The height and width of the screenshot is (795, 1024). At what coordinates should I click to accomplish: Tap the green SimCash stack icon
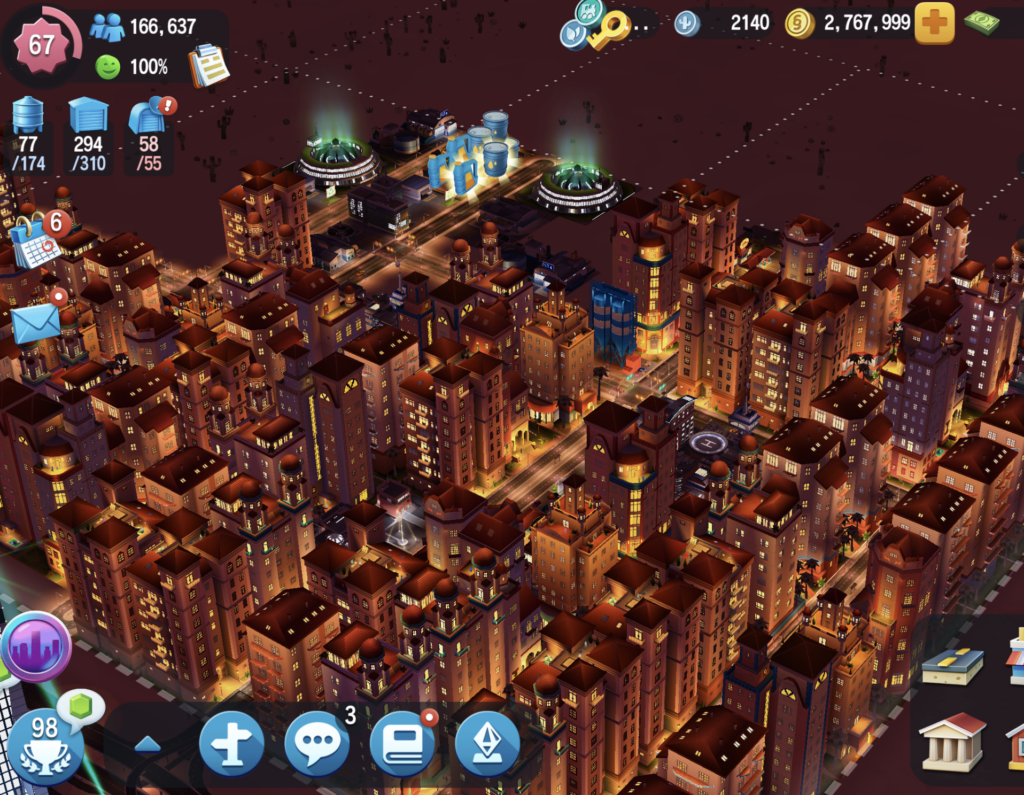pos(983,23)
